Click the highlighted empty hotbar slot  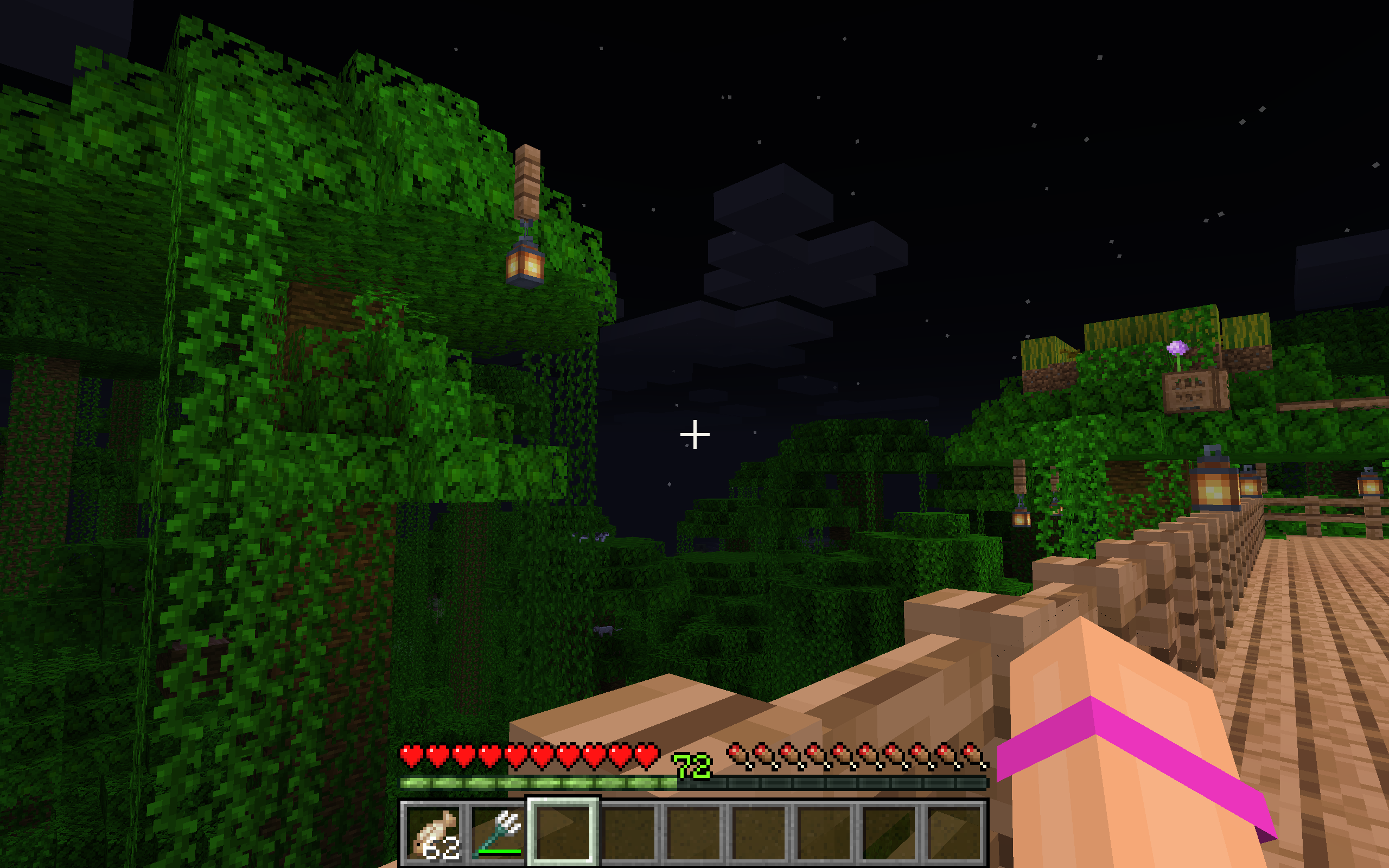click(x=563, y=832)
